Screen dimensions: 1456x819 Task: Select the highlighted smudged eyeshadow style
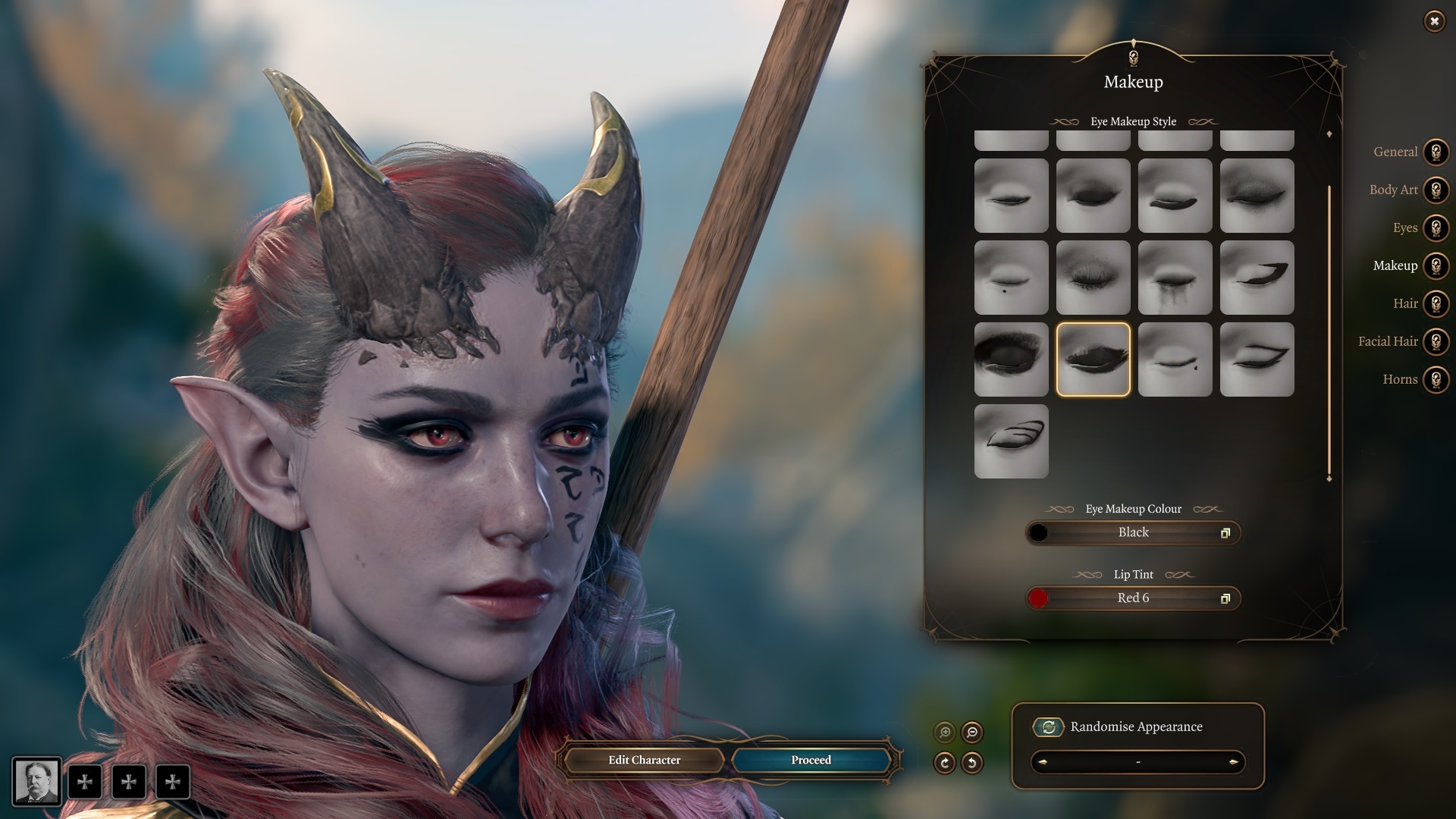pos(1093,359)
